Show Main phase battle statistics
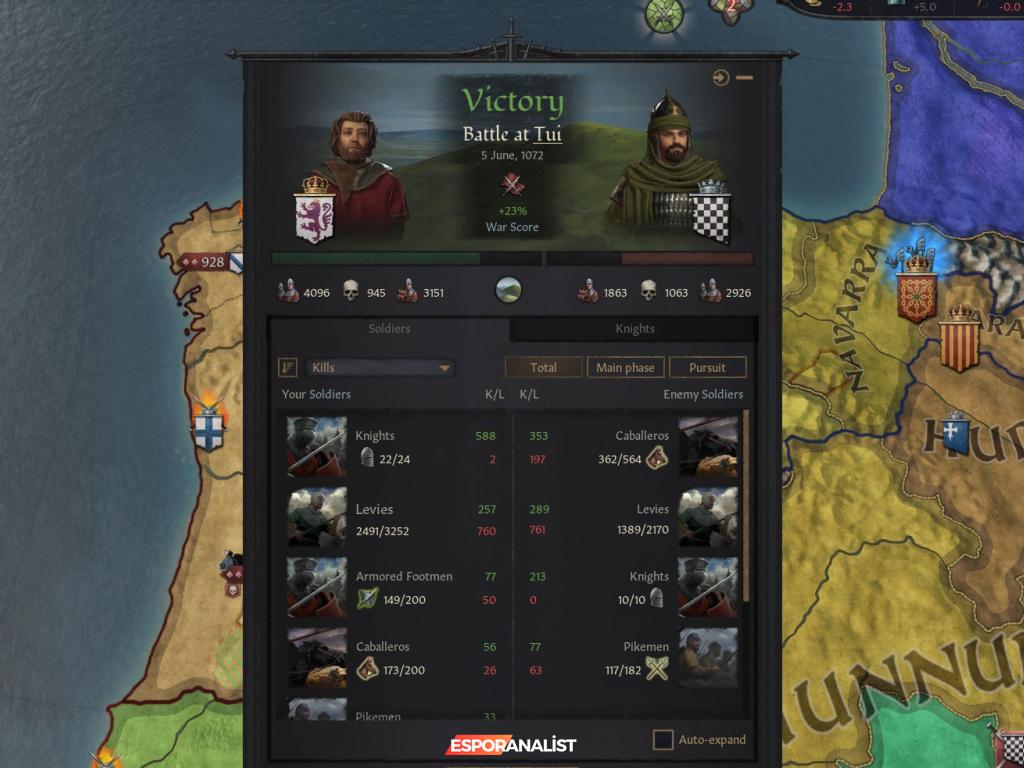This screenshot has width=1024, height=768. [625, 368]
